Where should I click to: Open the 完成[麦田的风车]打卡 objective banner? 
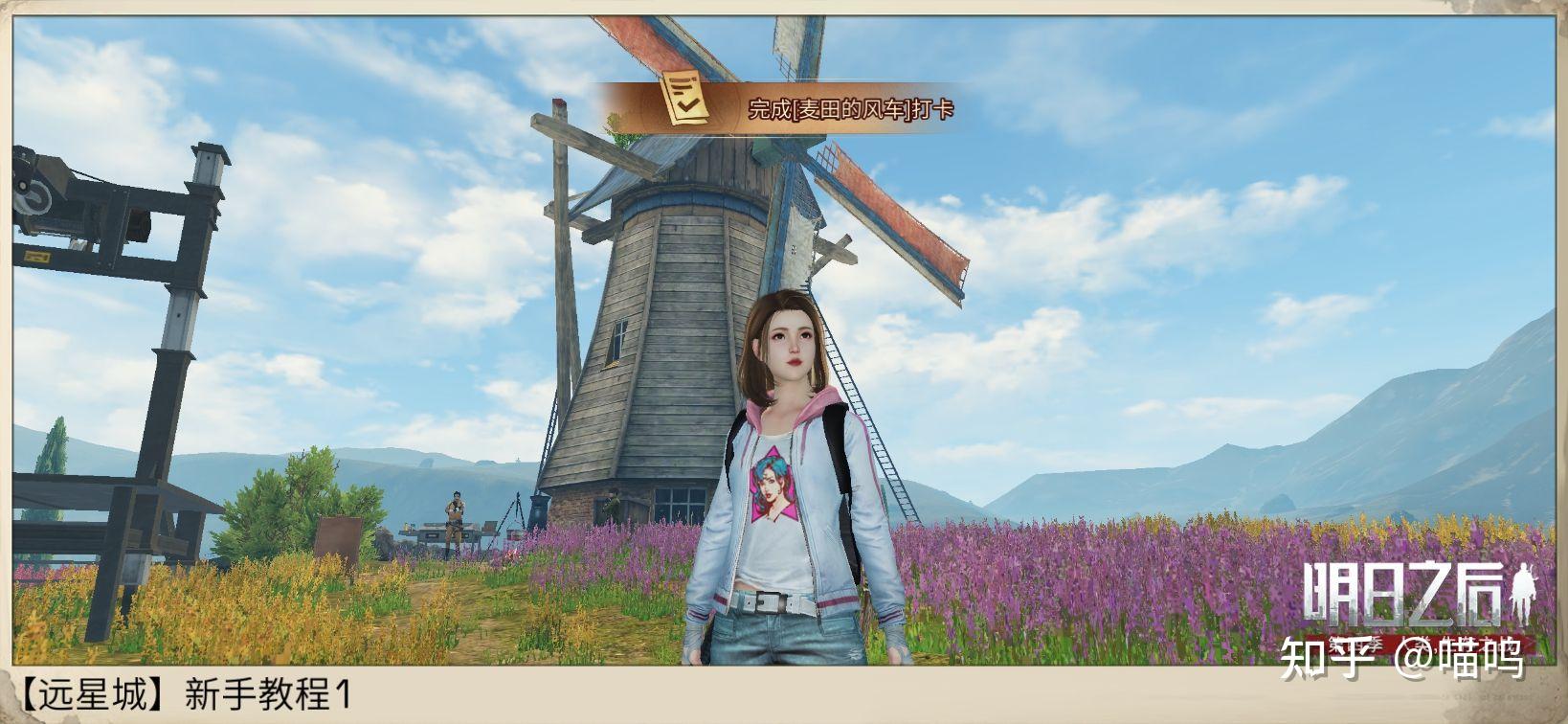click(850, 109)
